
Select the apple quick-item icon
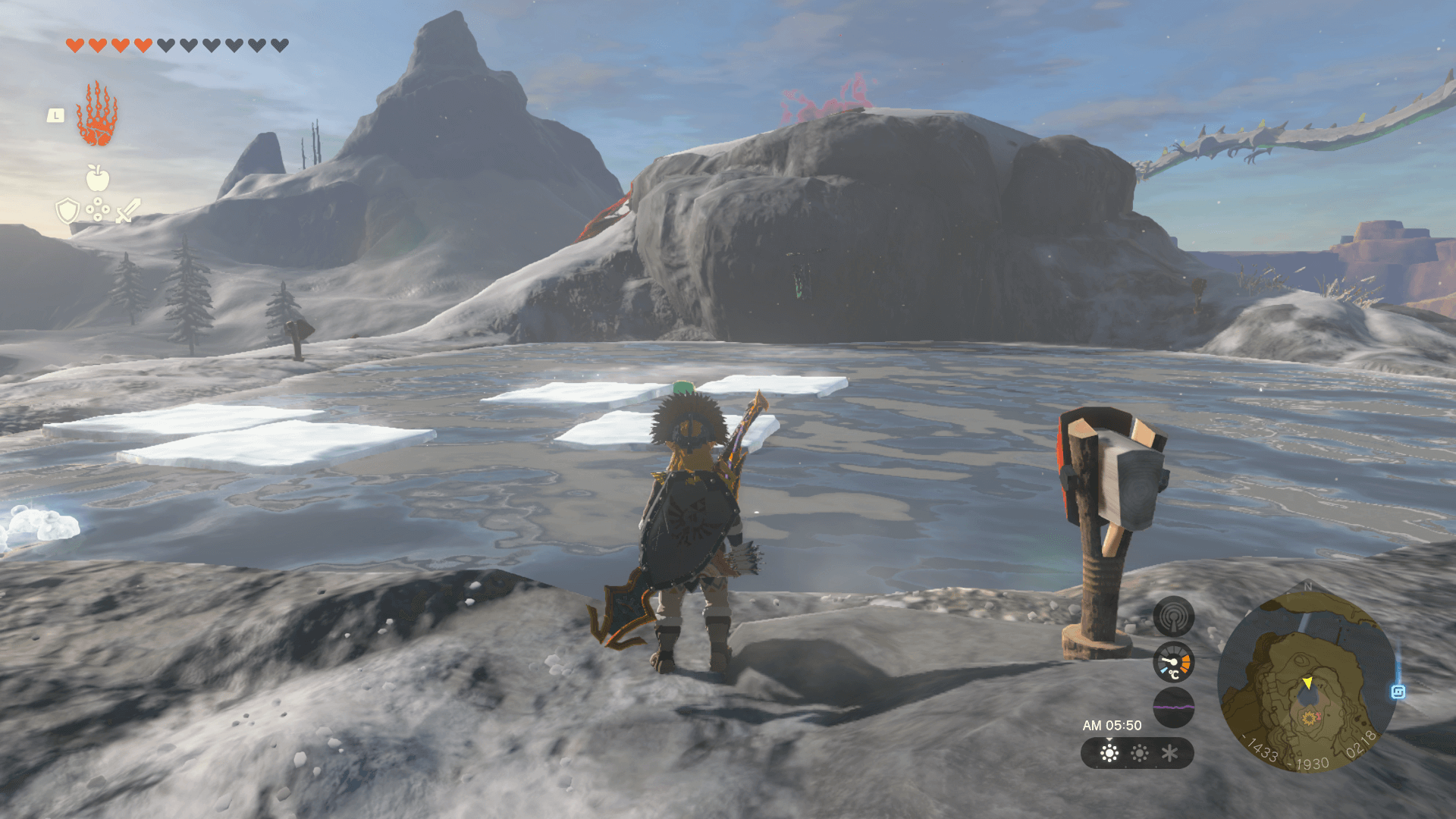click(97, 178)
